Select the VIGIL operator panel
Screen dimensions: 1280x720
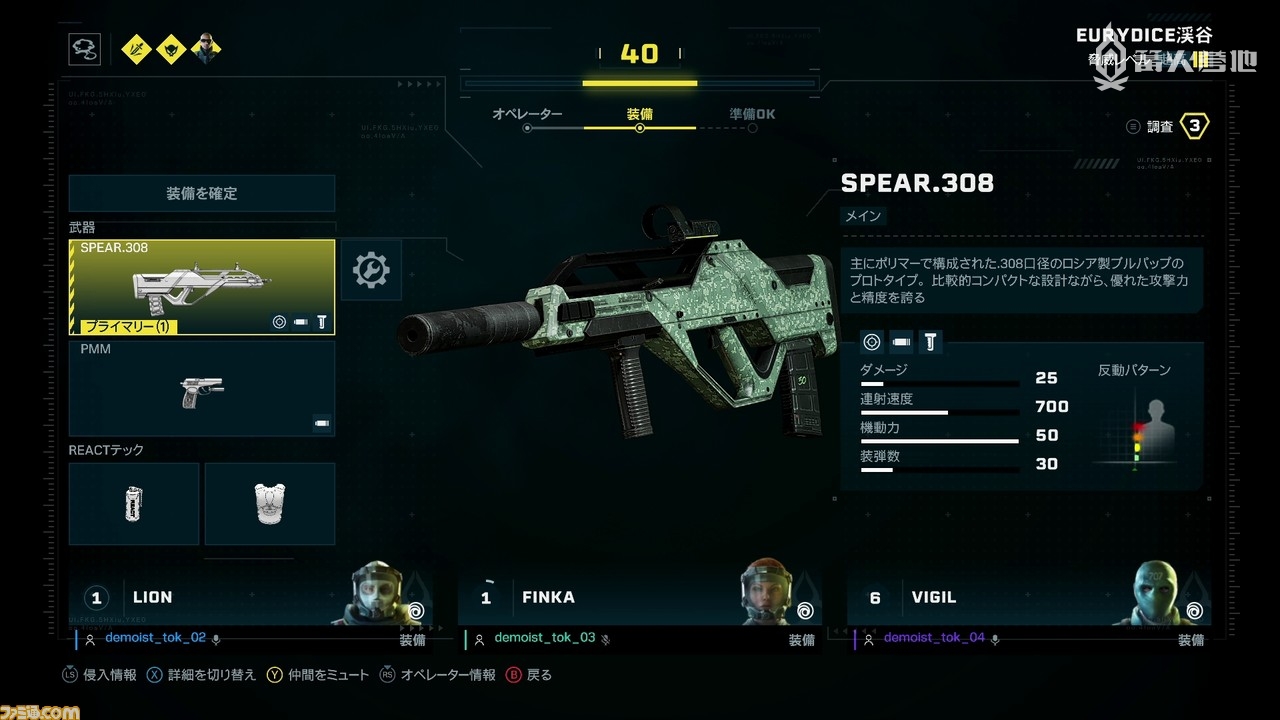[1029, 597]
